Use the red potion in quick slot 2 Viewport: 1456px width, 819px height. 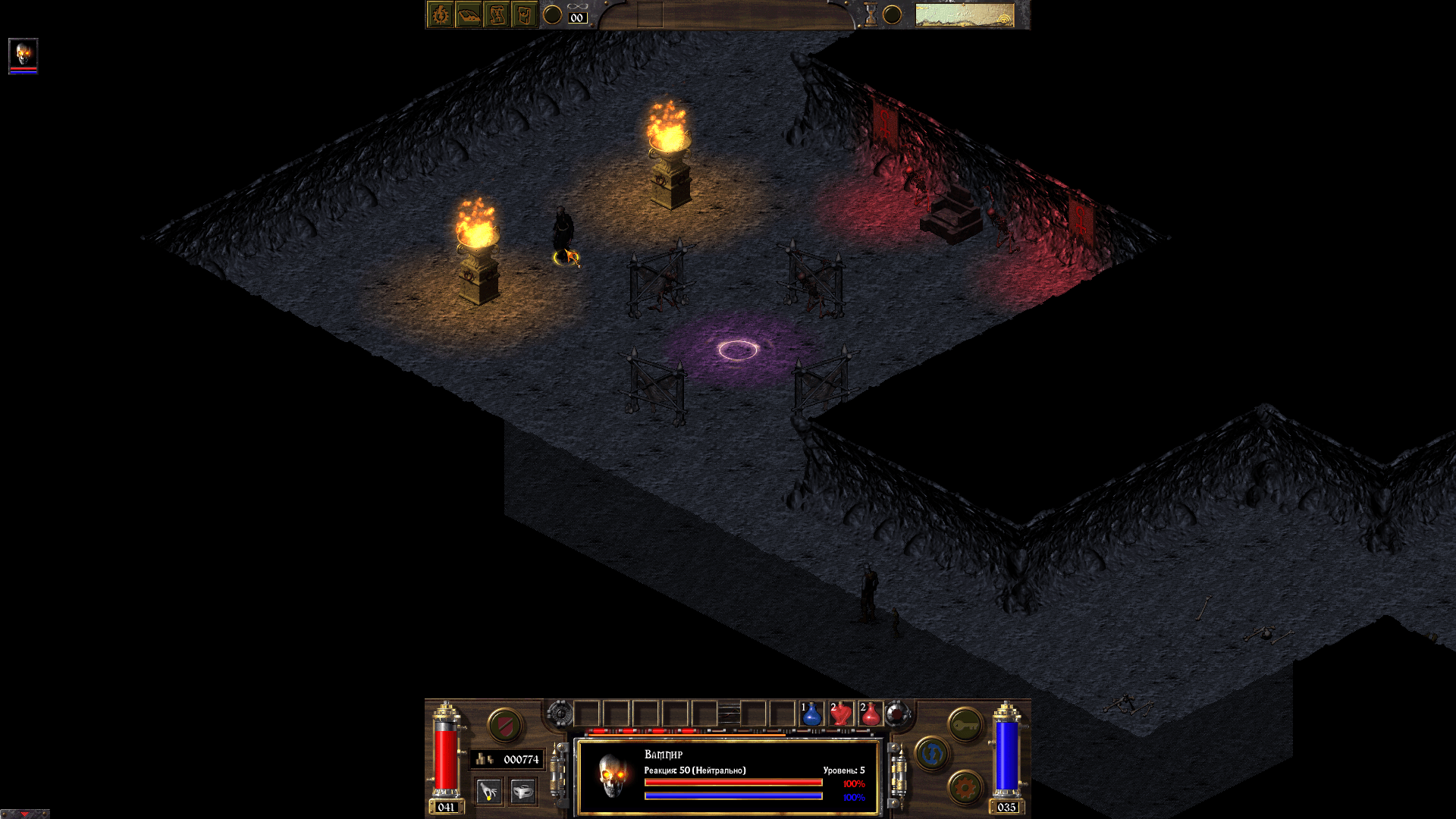[840, 714]
